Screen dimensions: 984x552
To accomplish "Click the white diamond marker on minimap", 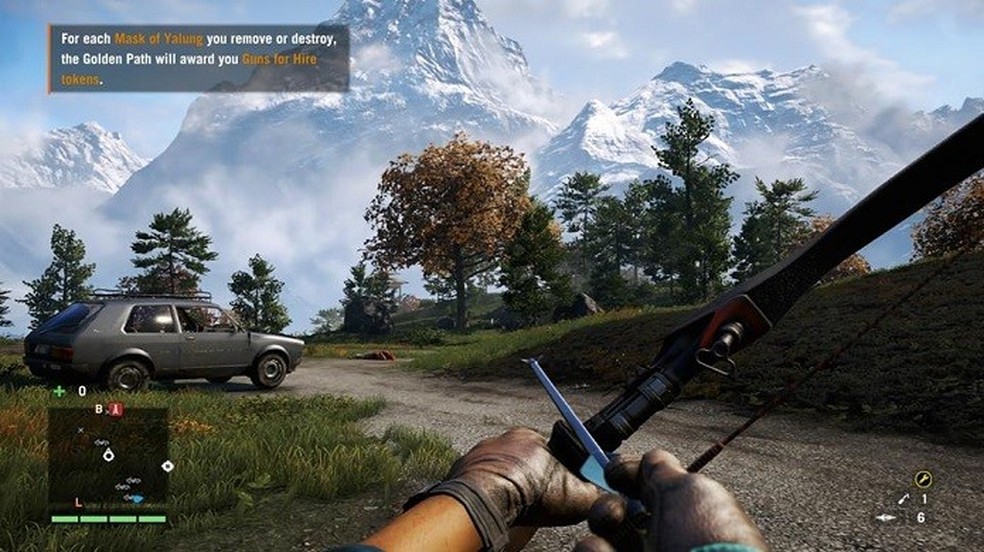I will [x=167, y=466].
